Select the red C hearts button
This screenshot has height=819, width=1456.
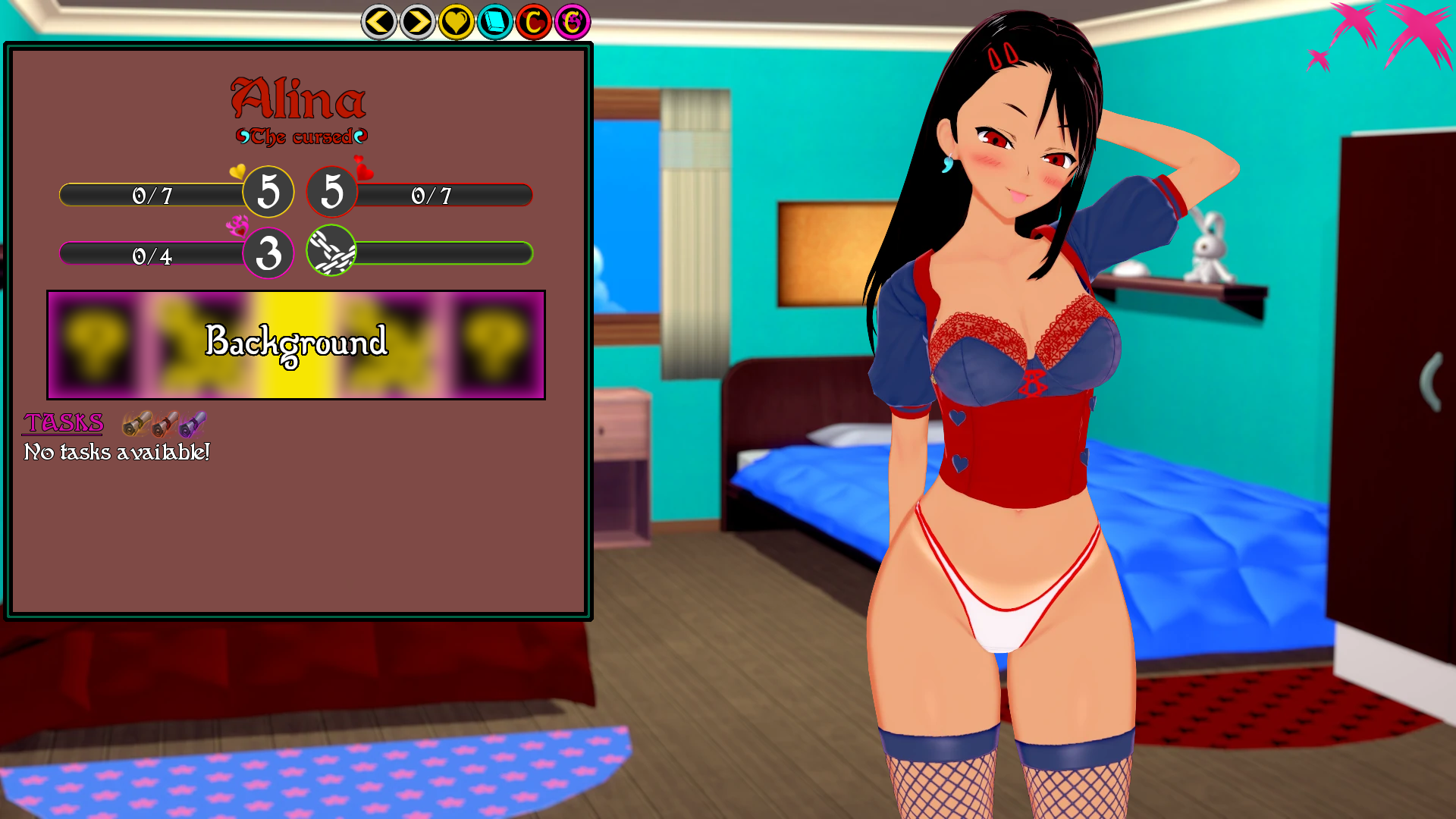534,22
